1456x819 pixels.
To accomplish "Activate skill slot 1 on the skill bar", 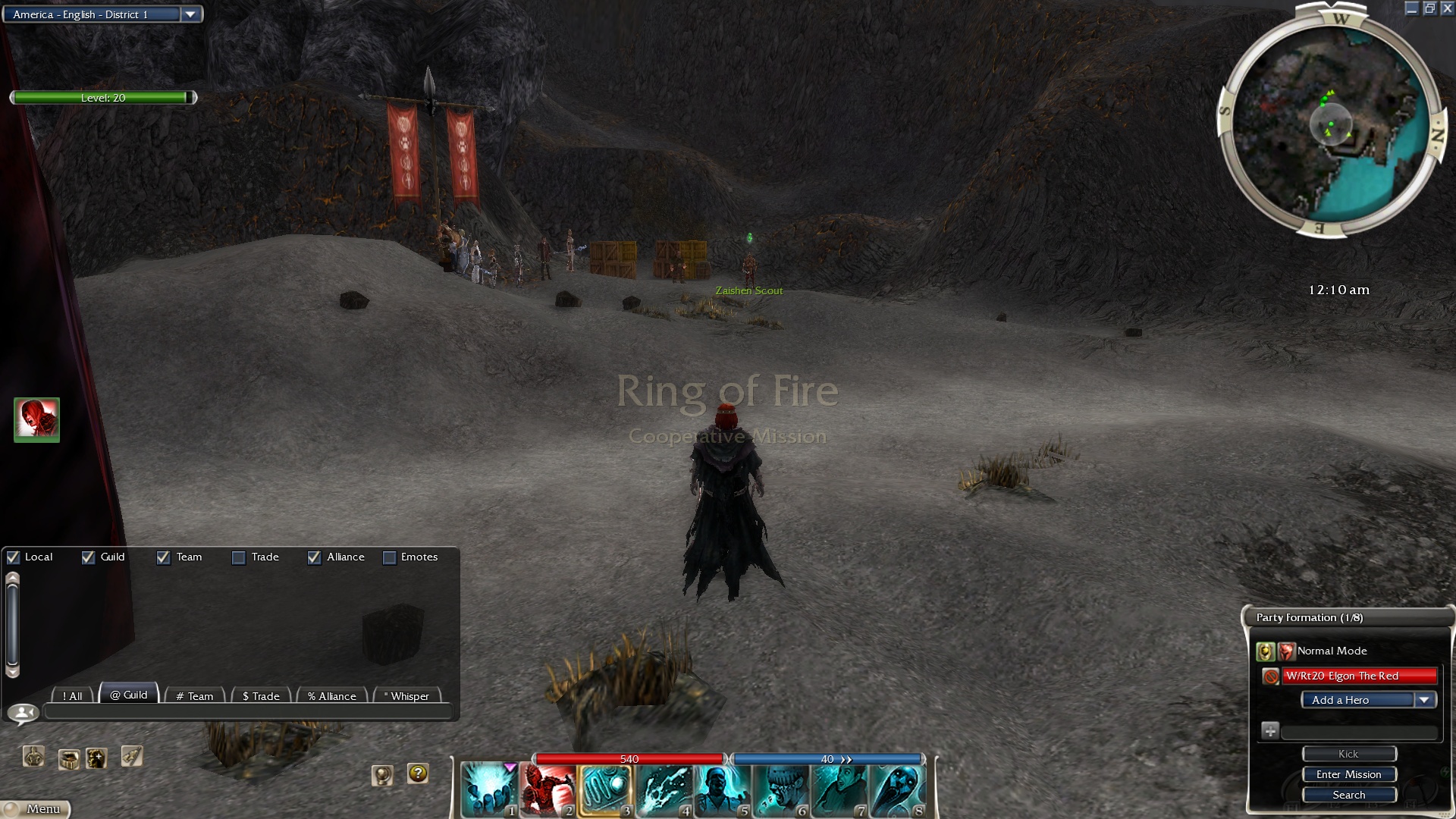I will pos(489,789).
